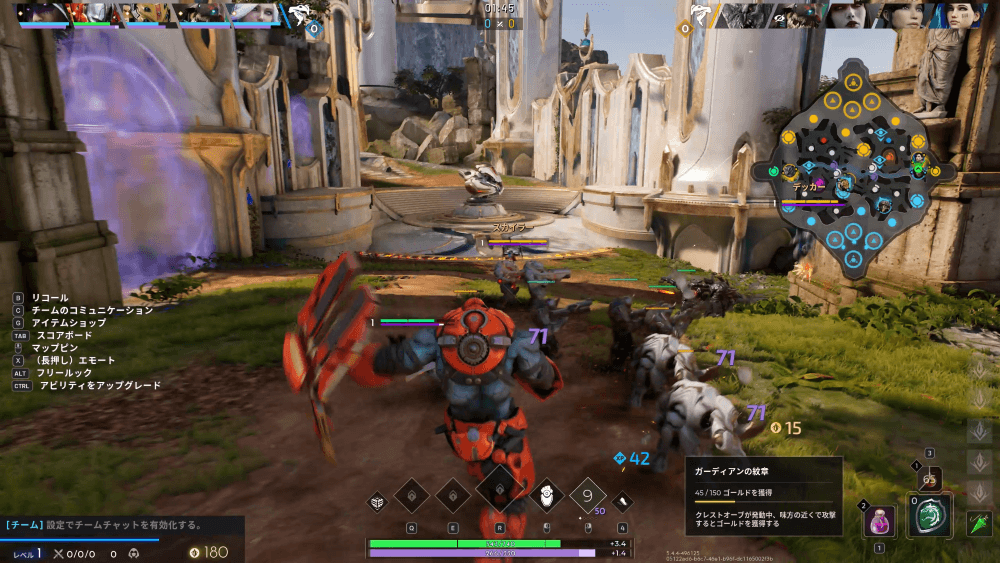1000x563 pixels.
Task: Select the purple potion item slot
Action: (880, 521)
